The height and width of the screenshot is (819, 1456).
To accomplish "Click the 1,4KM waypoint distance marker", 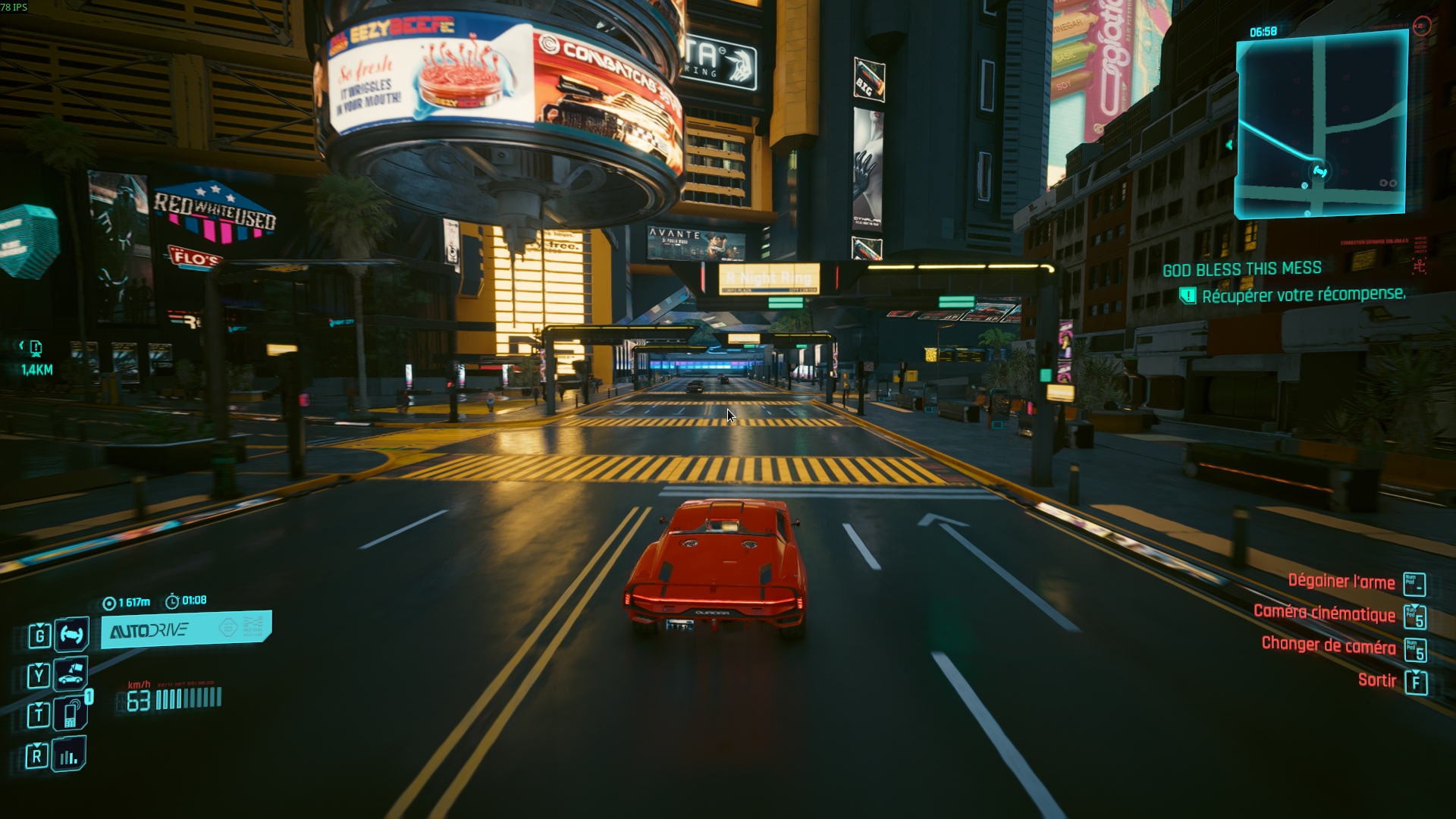I will [36, 370].
